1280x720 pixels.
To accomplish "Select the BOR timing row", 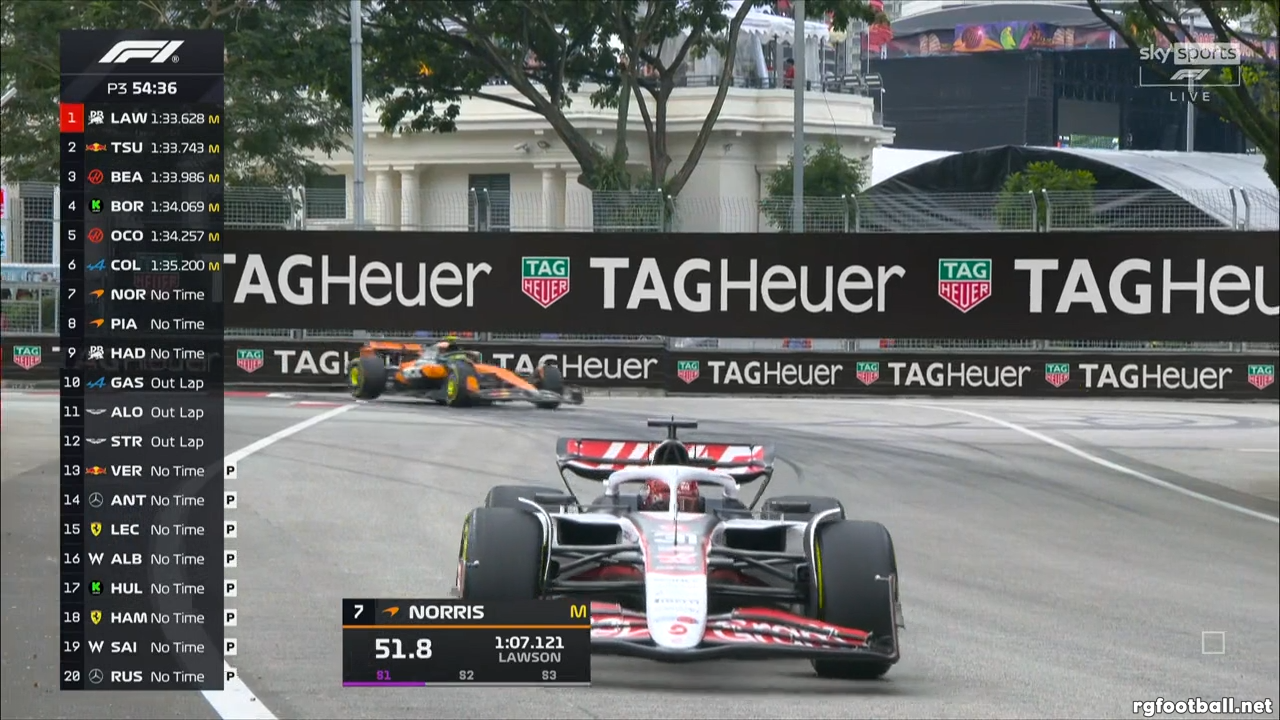I will click(141, 206).
